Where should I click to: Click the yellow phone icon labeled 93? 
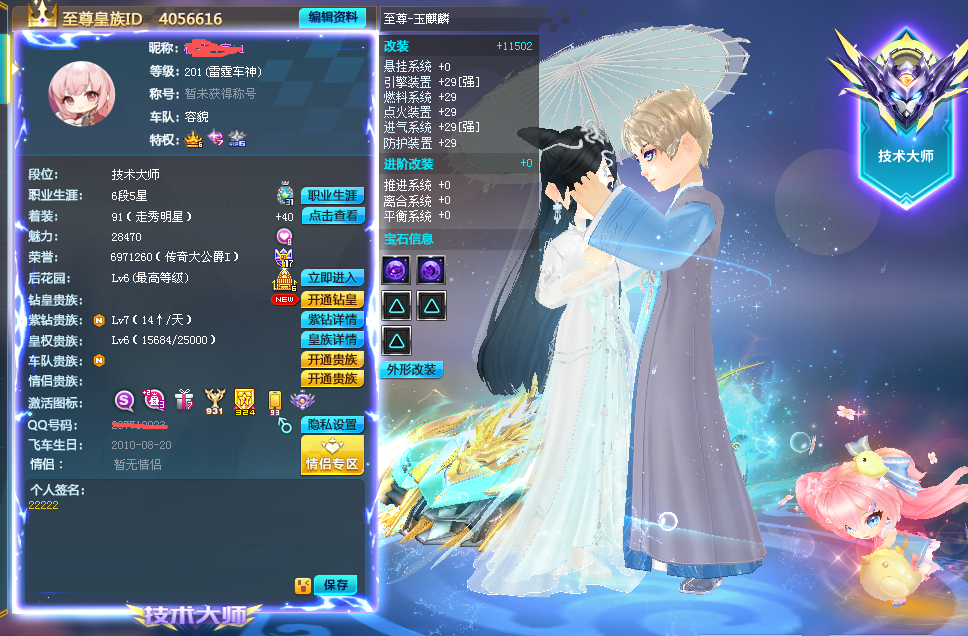pyautogui.click(x=274, y=402)
